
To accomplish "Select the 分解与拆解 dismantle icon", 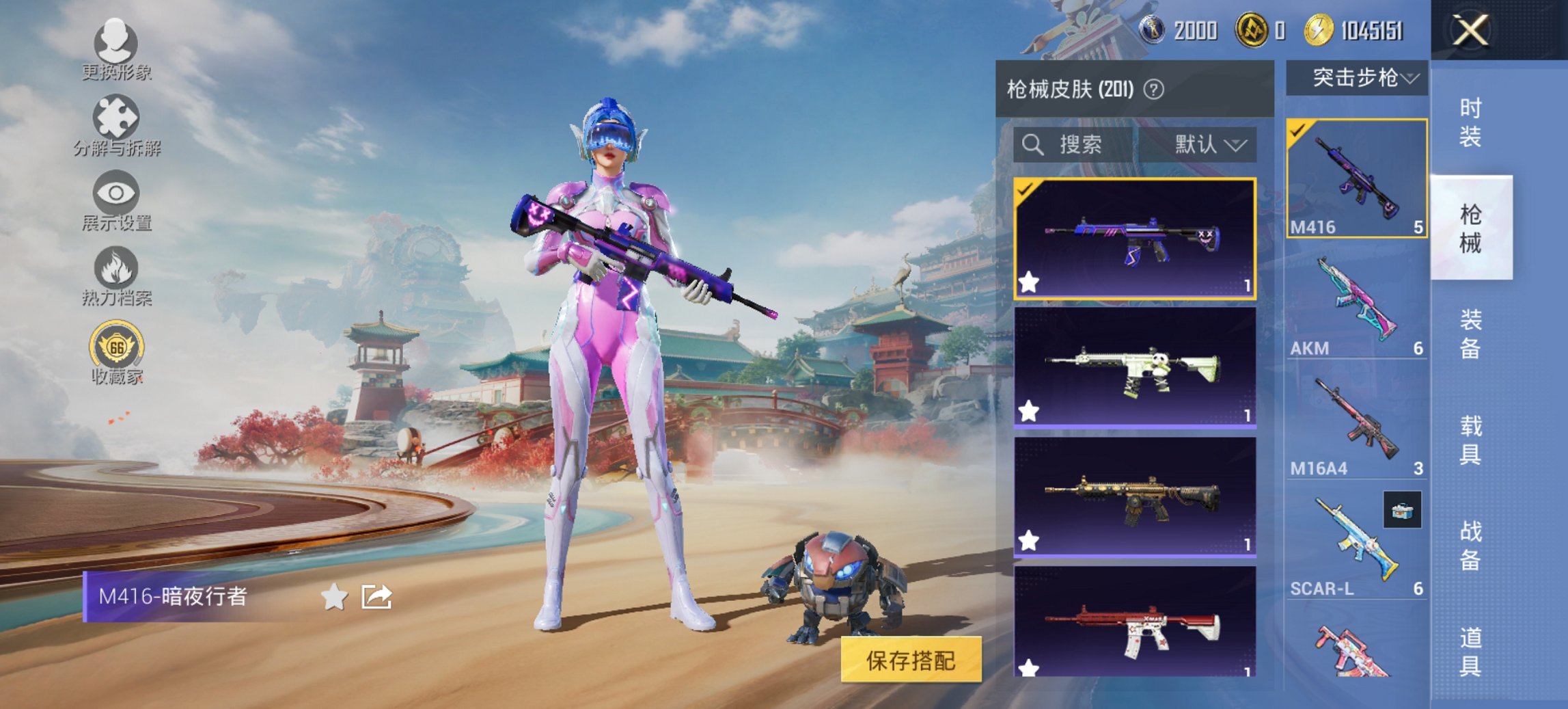I will (x=116, y=125).
